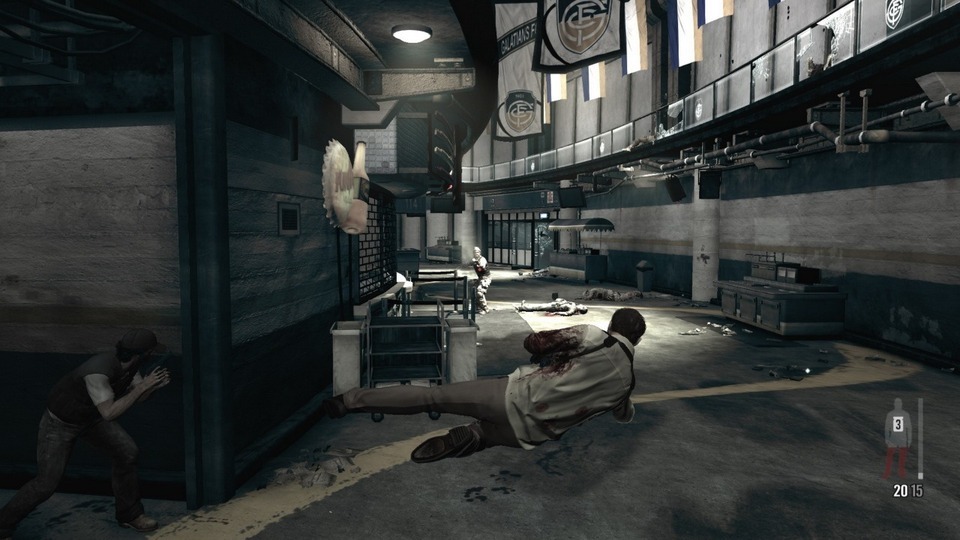This screenshot has height=540, width=960.
Task: Click the body silhouette painkiller icon
Action: [897, 438]
